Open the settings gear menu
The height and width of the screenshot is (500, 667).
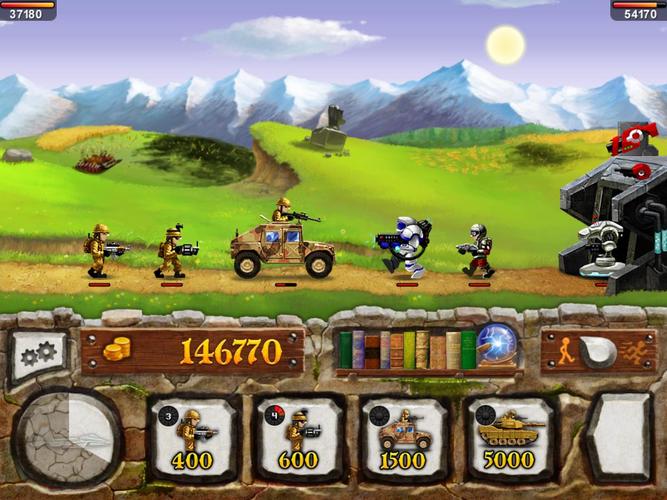coord(38,356)
